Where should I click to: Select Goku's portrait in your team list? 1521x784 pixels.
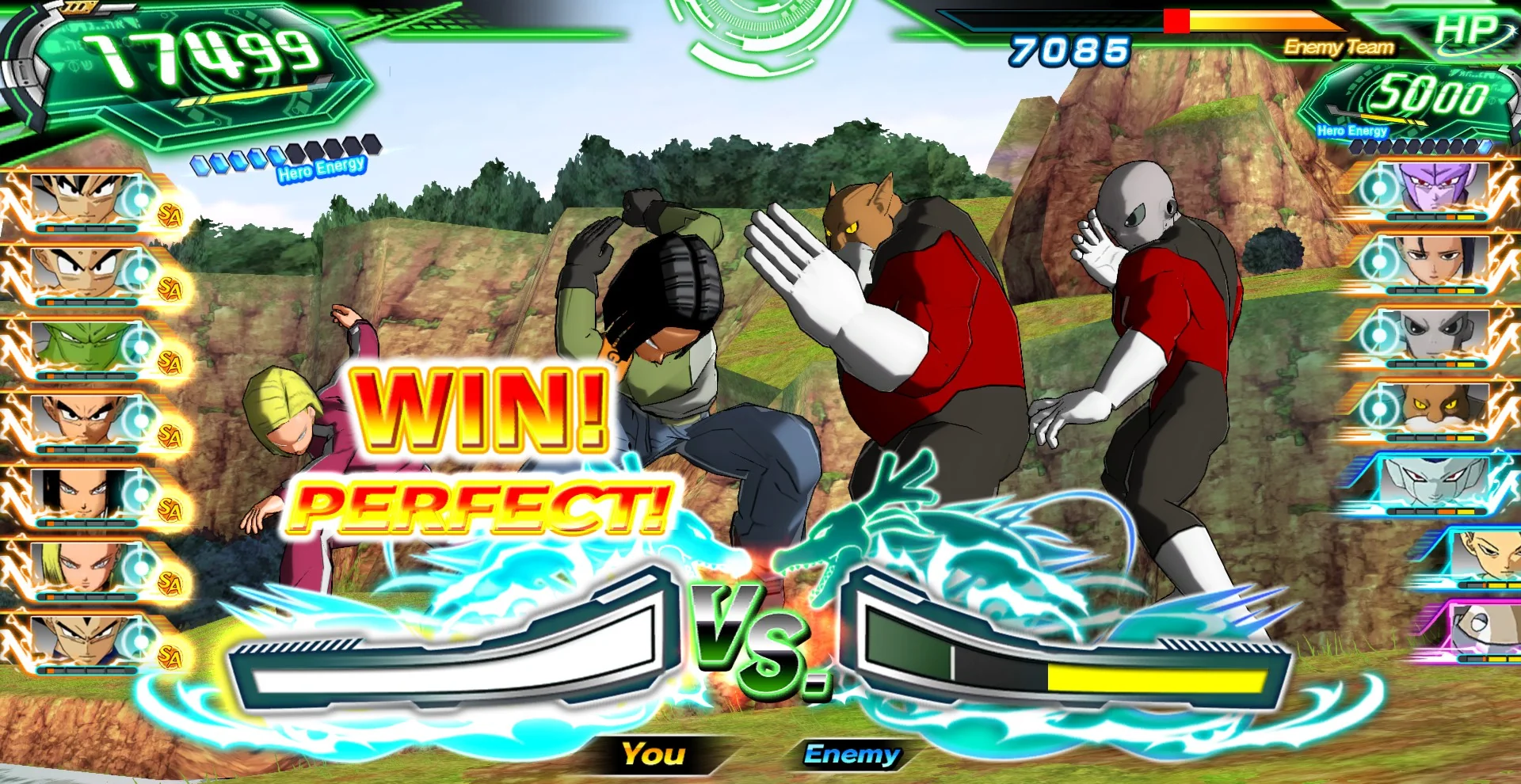(x=83, y=200)
